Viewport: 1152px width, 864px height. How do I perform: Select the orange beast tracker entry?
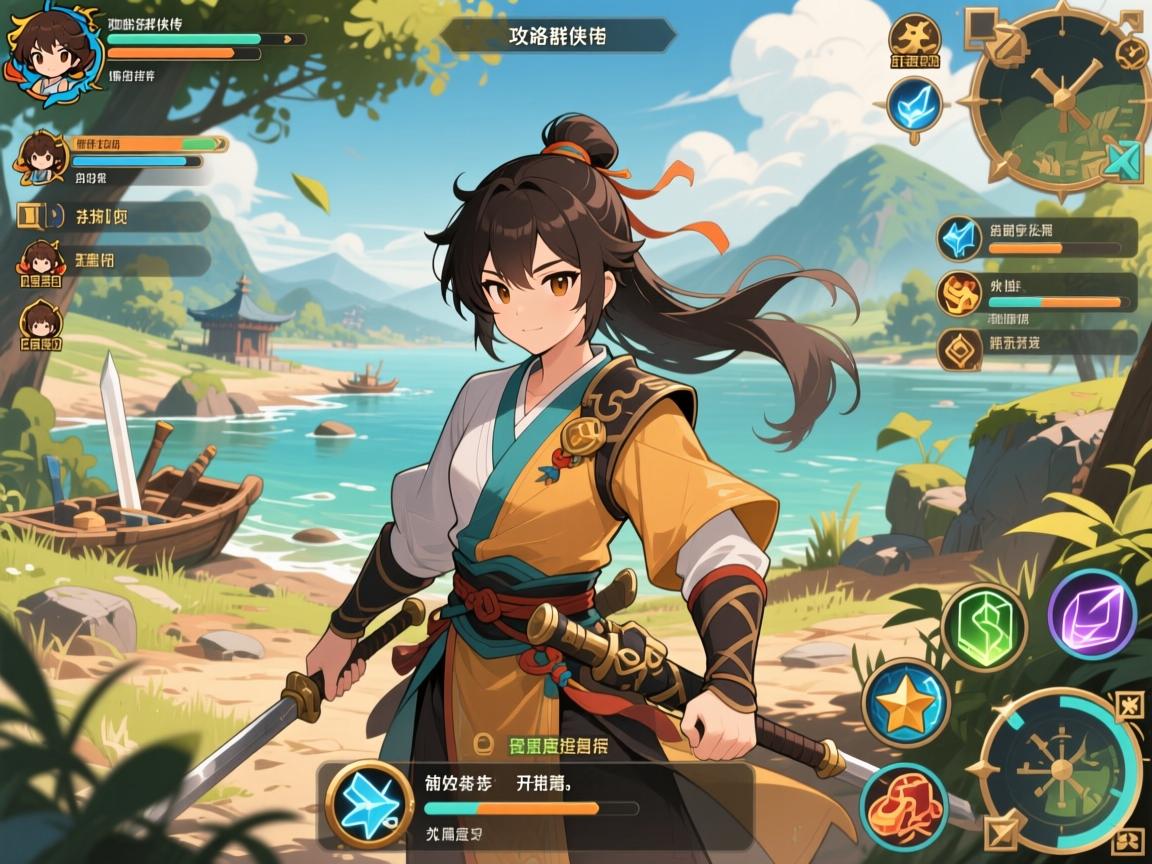(x=1037, y=292)
